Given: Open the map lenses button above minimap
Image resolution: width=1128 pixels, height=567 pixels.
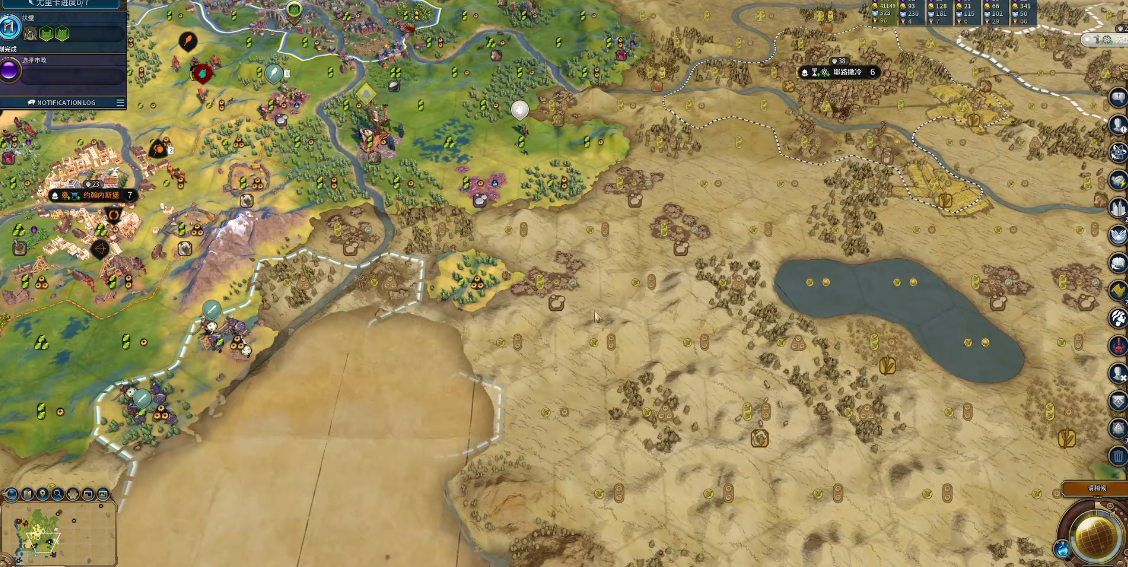Looking at the screenshot, I should tap(27, 494).
